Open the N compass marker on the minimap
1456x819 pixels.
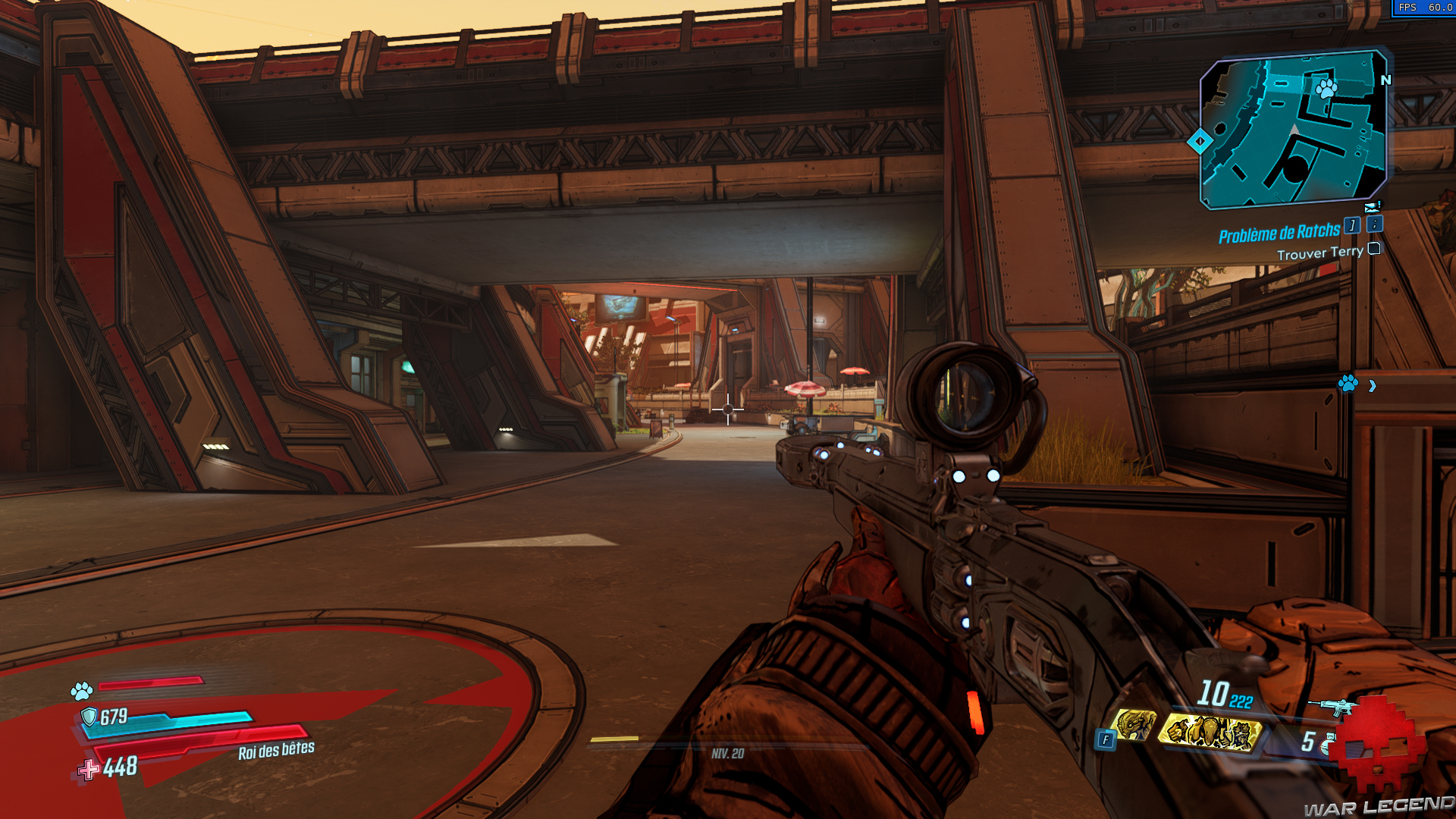point(1388,79)
